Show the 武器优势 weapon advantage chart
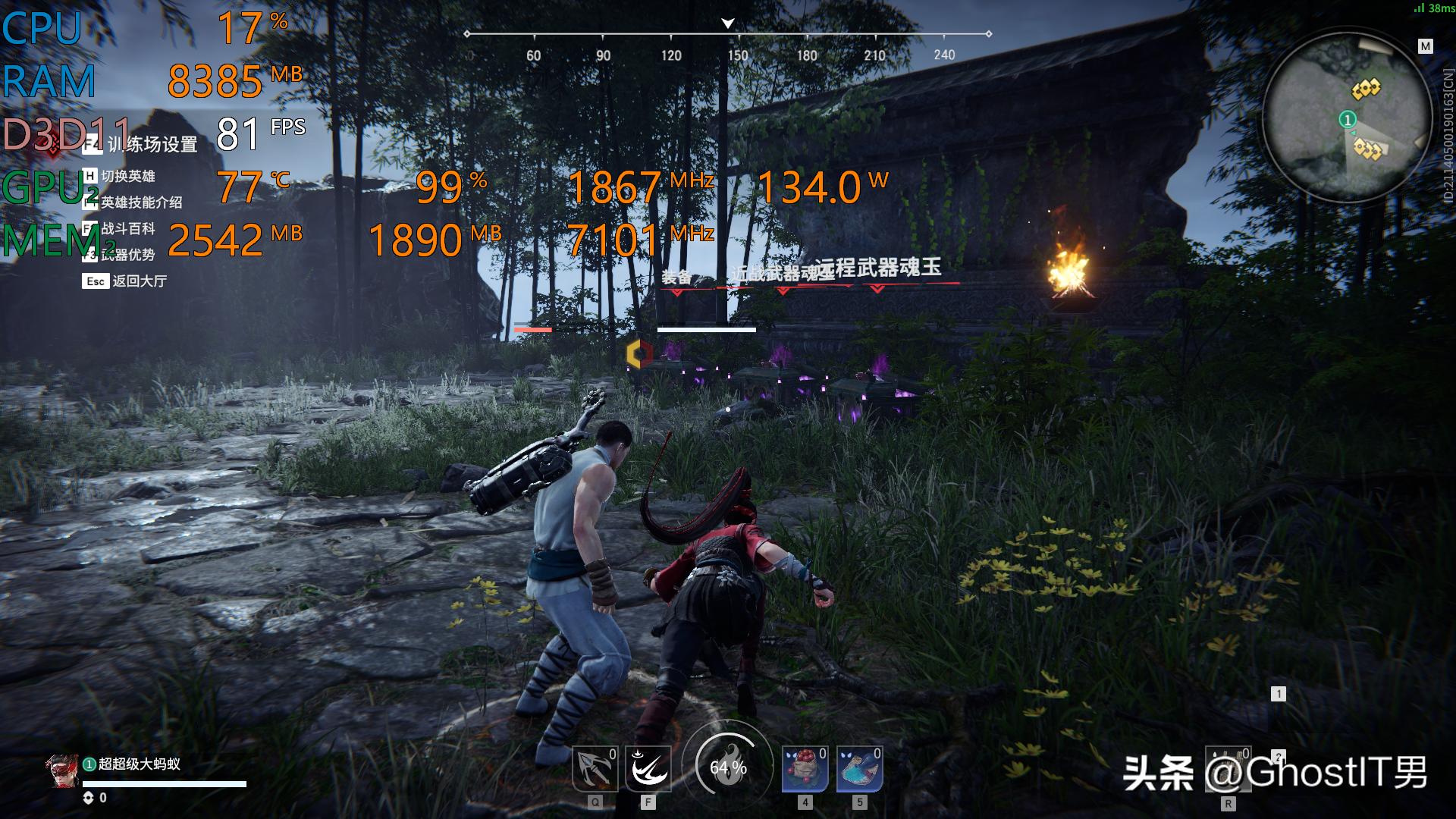The image size is (1456, 819). 127,255
